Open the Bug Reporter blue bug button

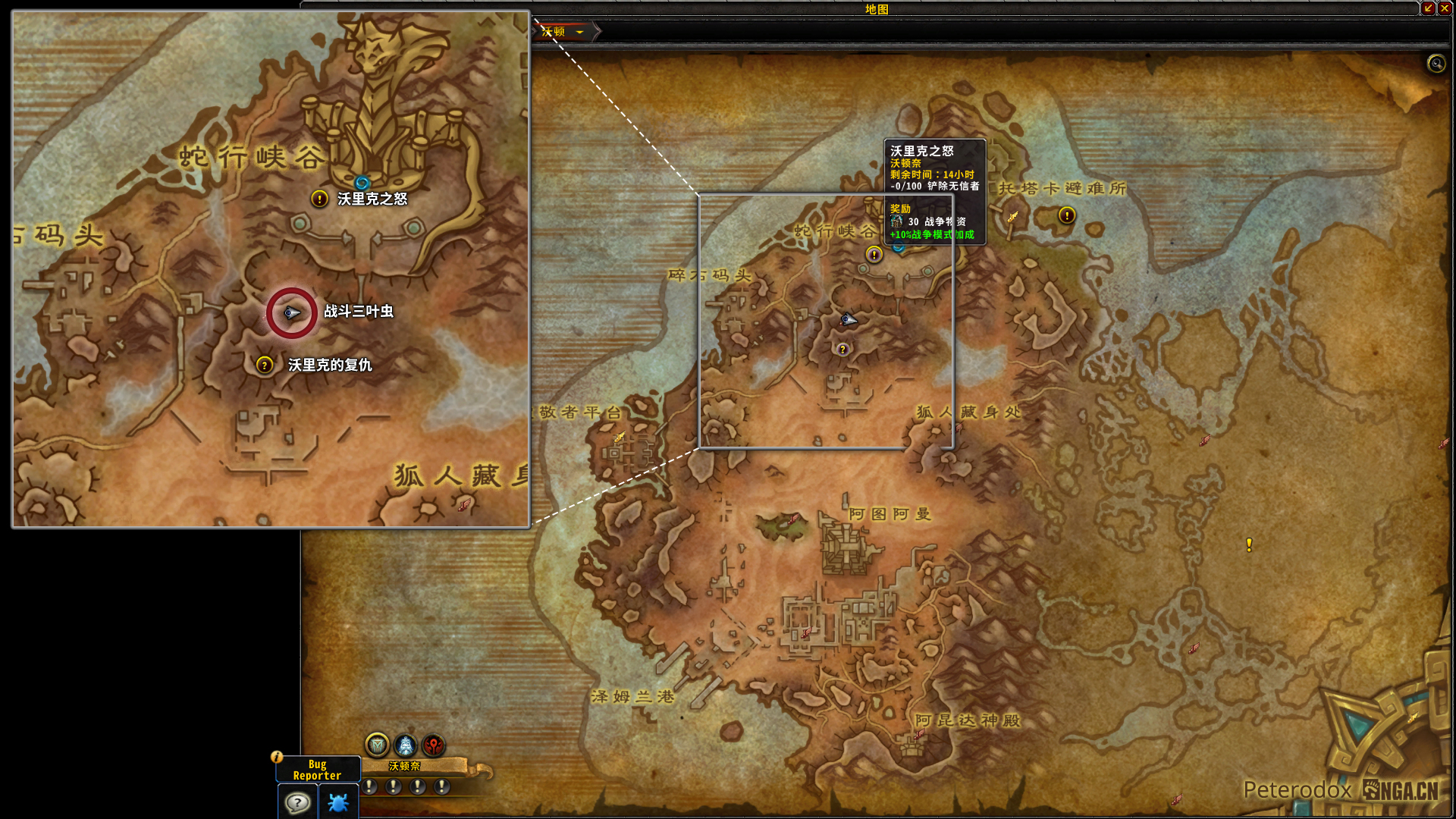(x=338, y=802)
